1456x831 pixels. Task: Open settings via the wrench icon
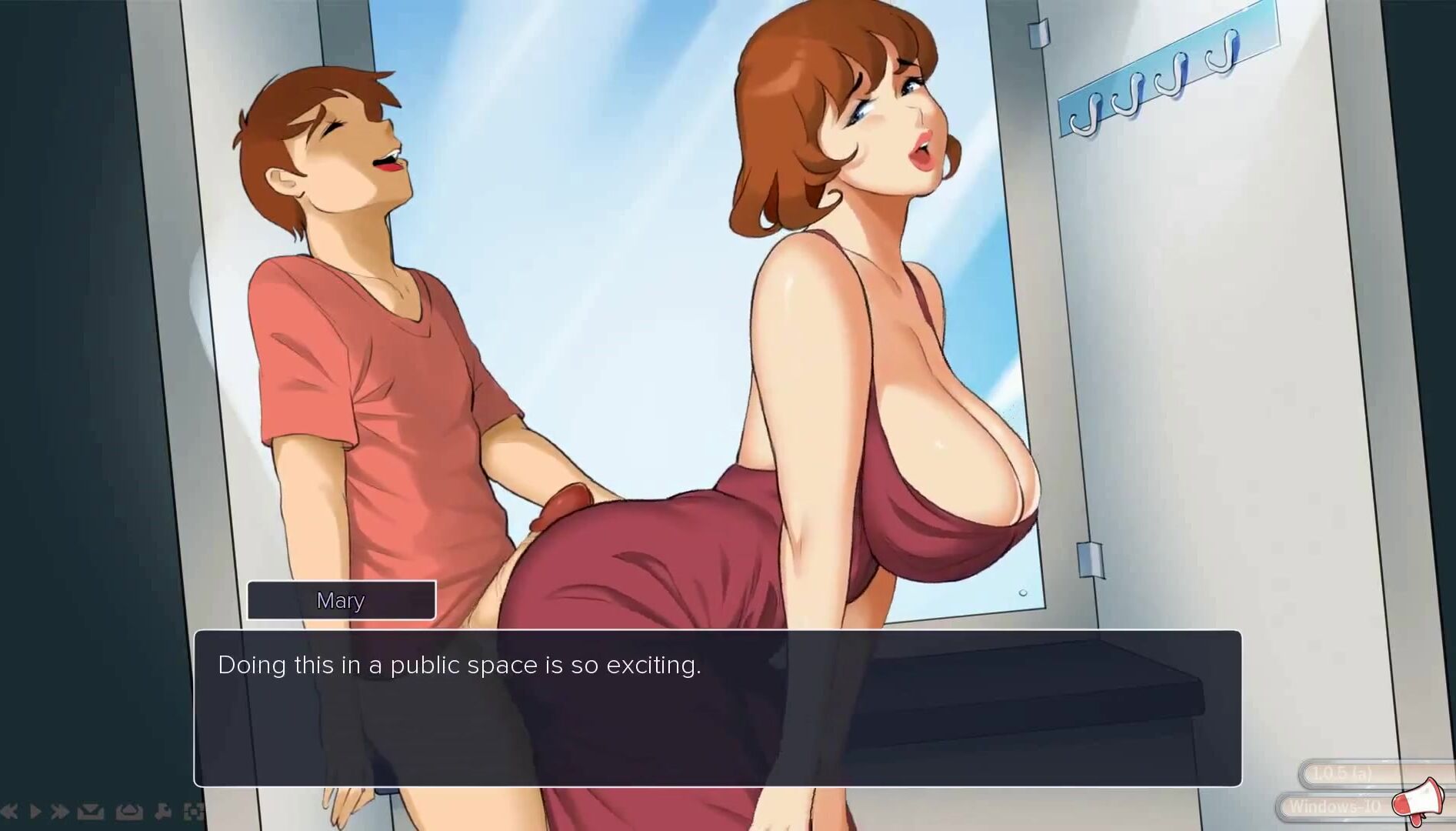point(163,811)
